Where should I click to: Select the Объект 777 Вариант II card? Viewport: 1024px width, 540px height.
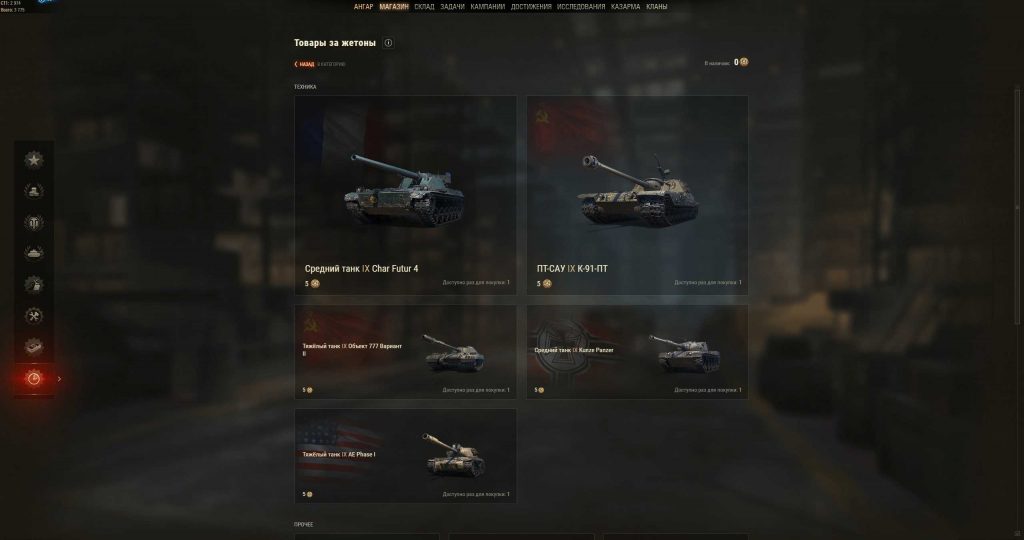[x=405, y=352]
